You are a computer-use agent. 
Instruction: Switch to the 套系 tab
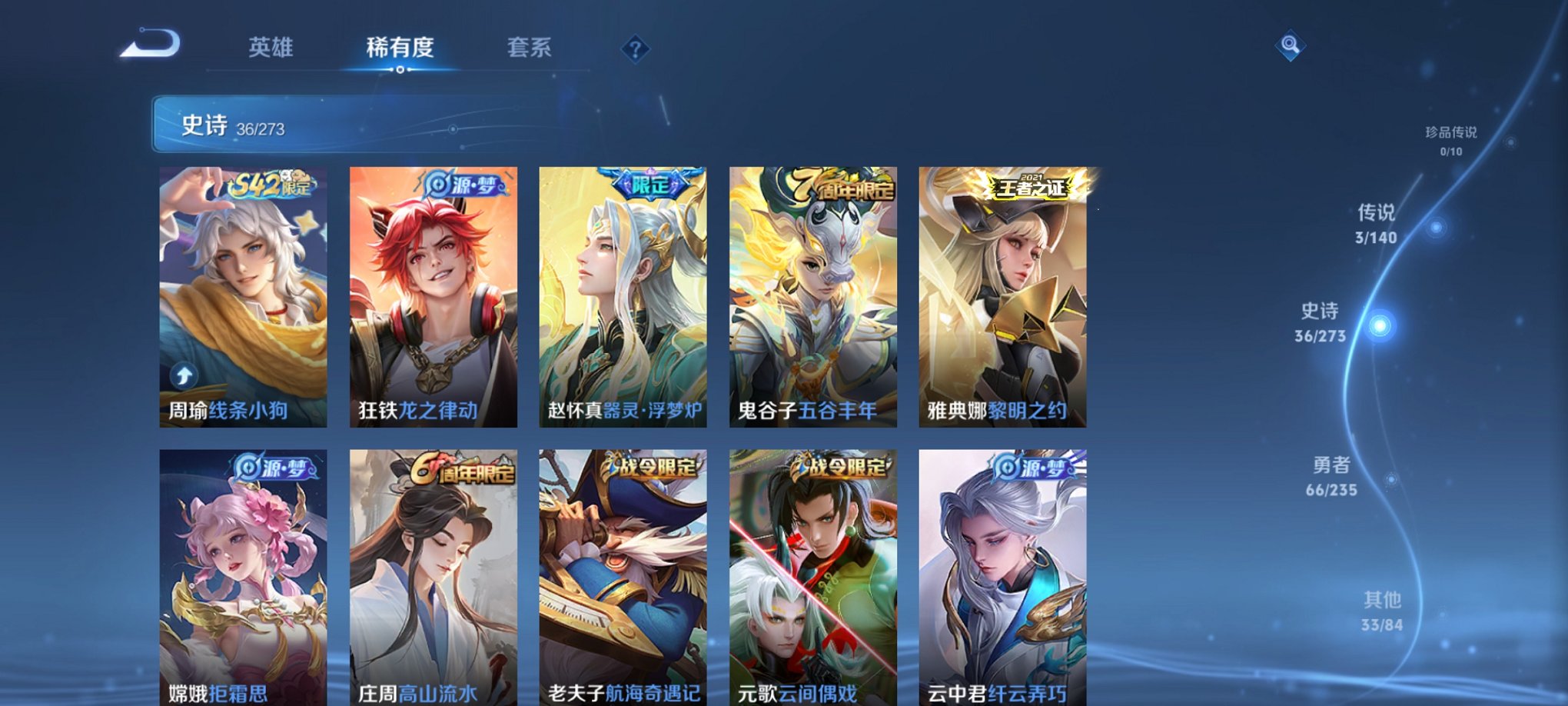click(531, 48)
